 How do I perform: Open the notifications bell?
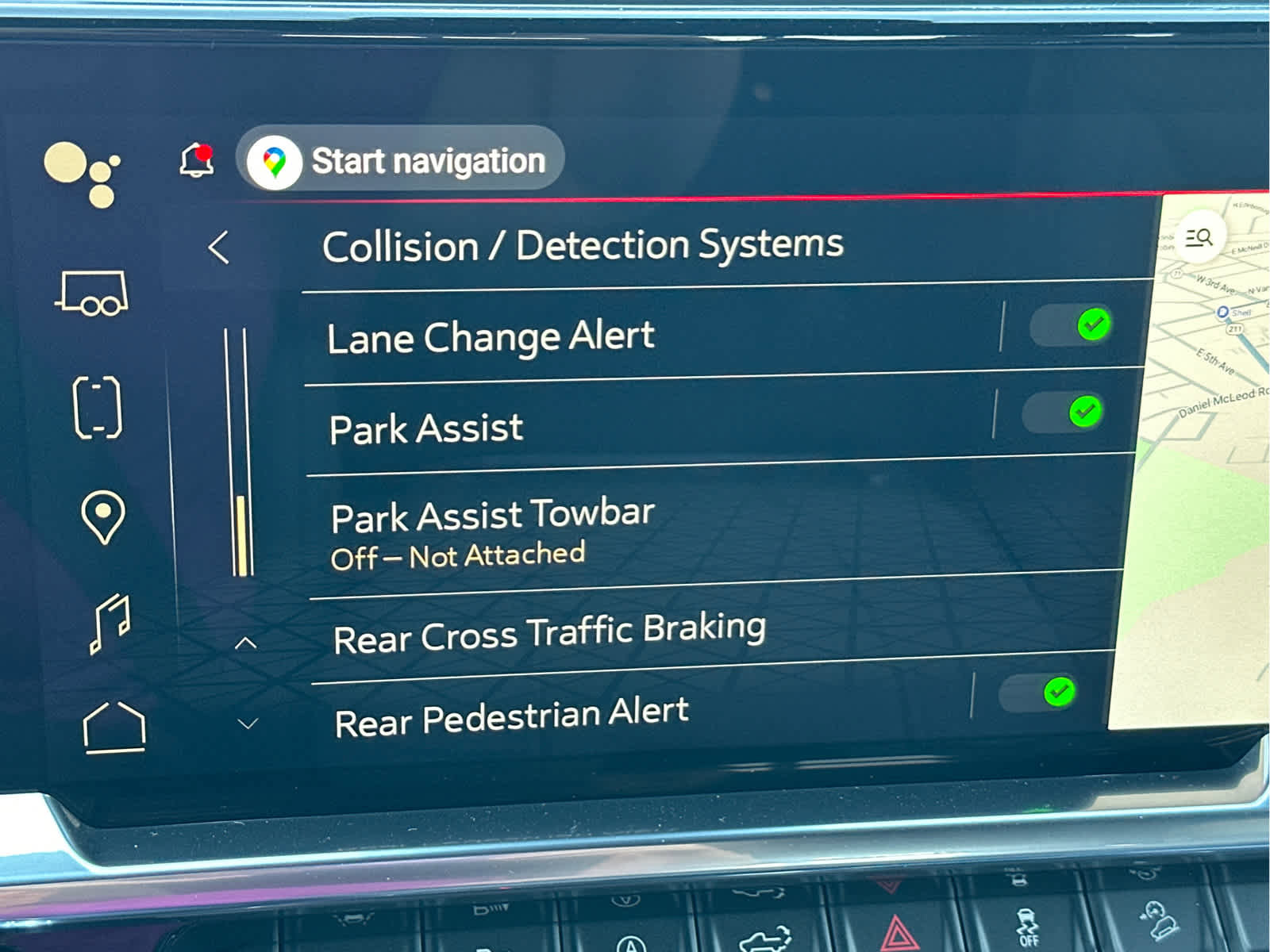pos(197,160)
